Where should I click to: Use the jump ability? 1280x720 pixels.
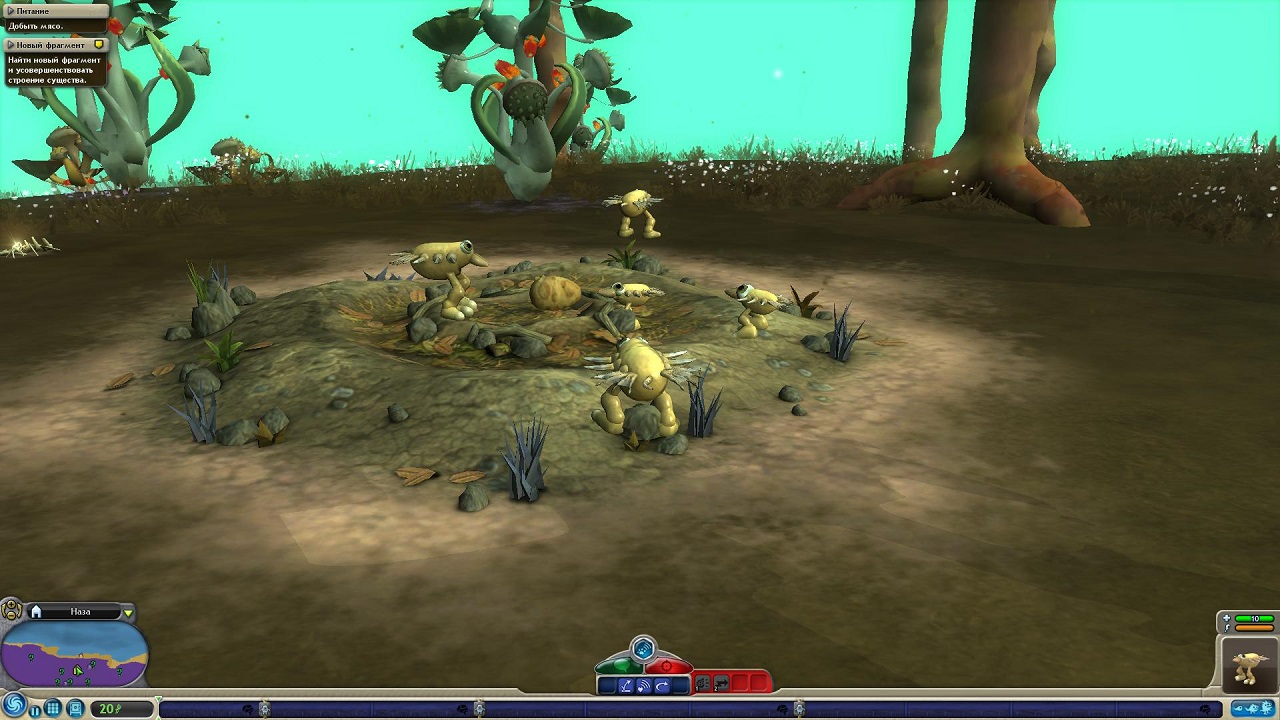[625, 685]
